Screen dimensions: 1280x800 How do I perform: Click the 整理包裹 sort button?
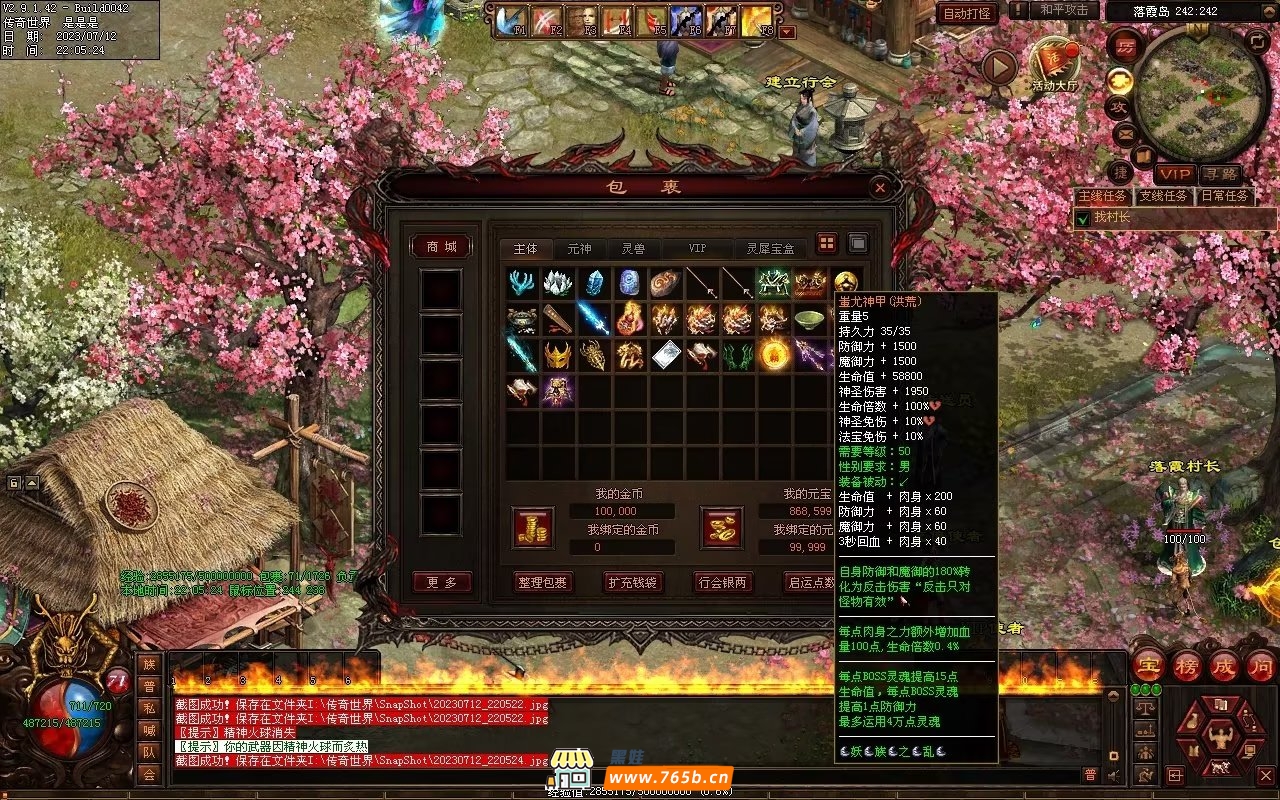[543, 582]
